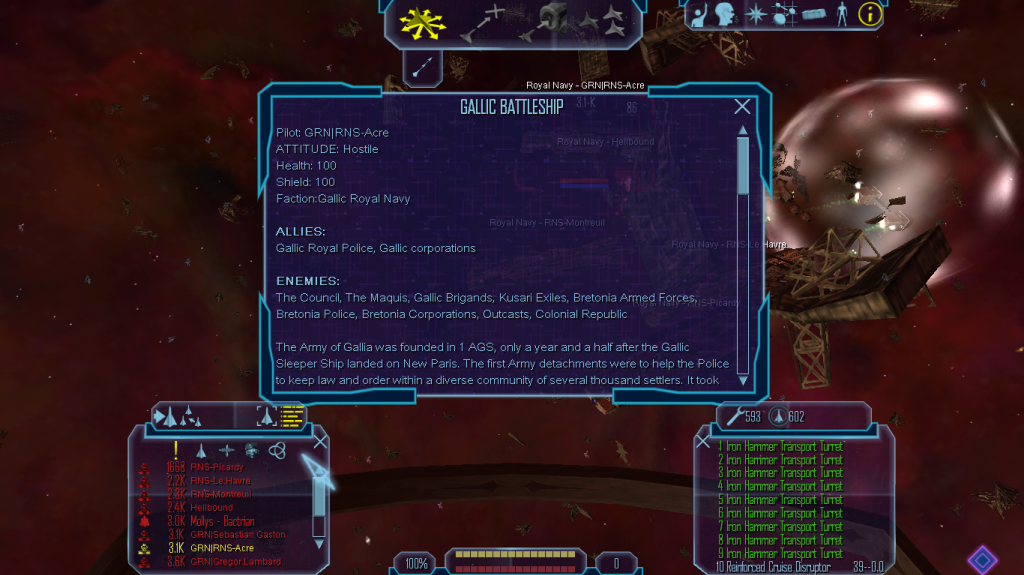Close the weapons list panel
Screen dimensions: 1024x575
coord(703,441)
